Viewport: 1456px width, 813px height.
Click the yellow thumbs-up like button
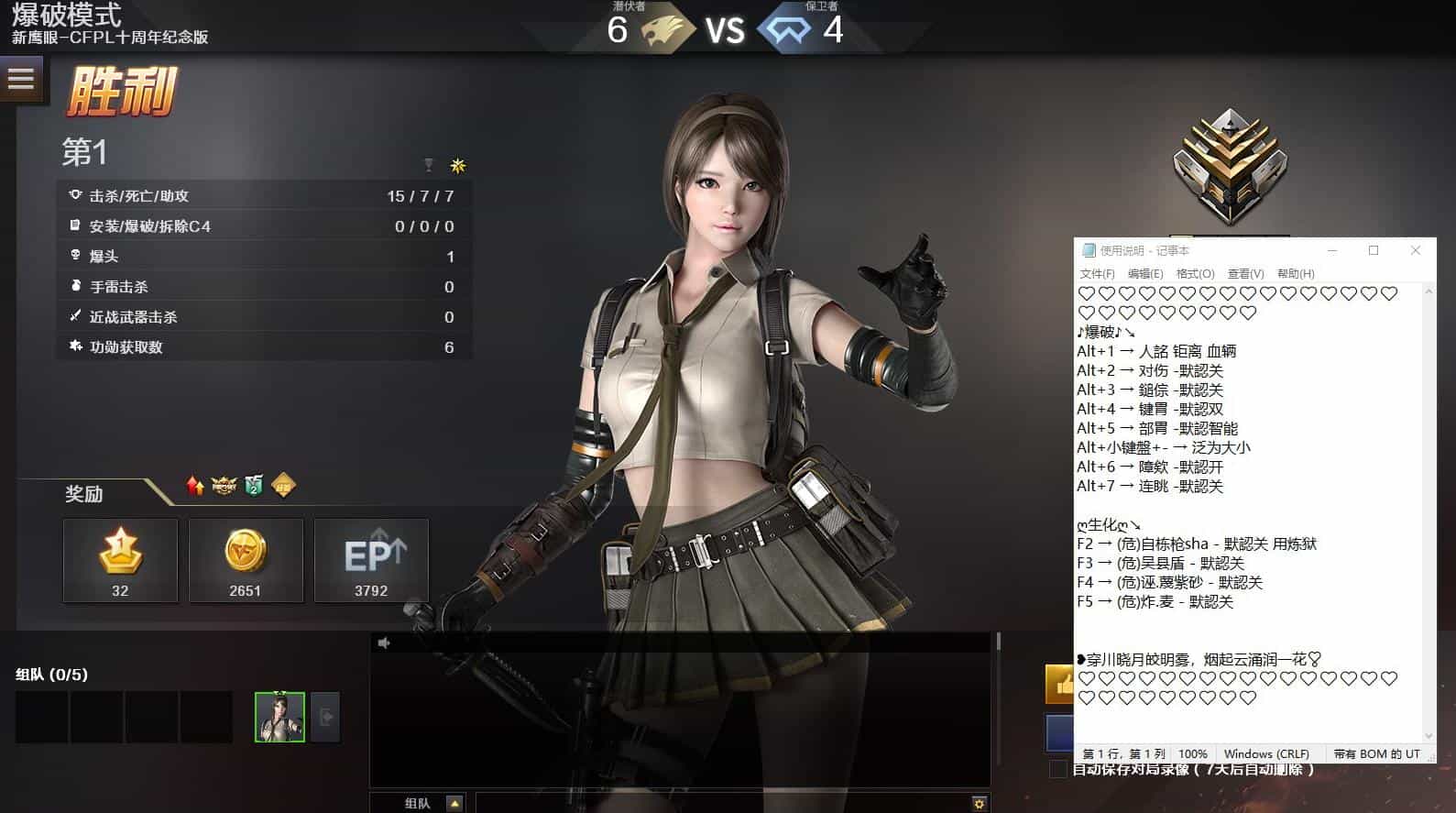[1061, 684]
